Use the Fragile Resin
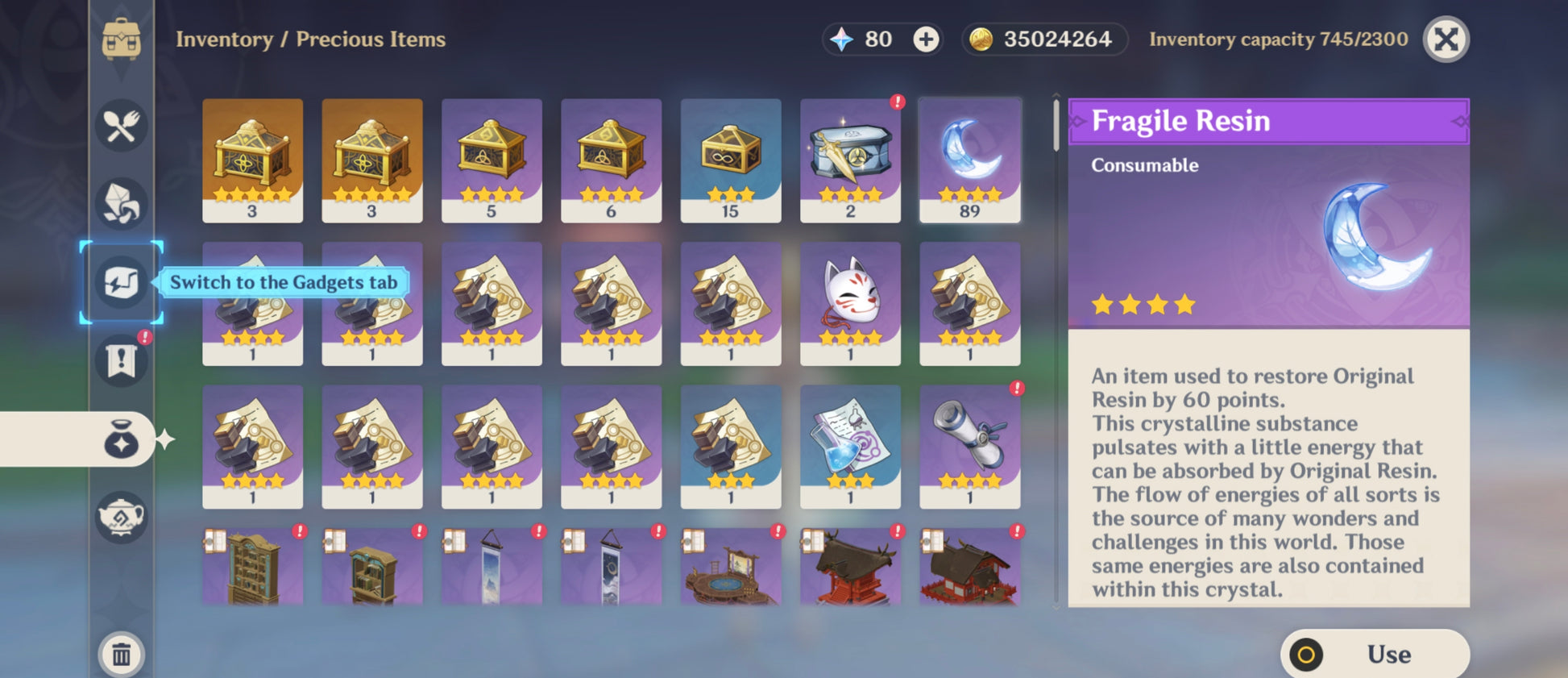Viewport: 1568px width, 678px height. click(x=1375, y=654)
